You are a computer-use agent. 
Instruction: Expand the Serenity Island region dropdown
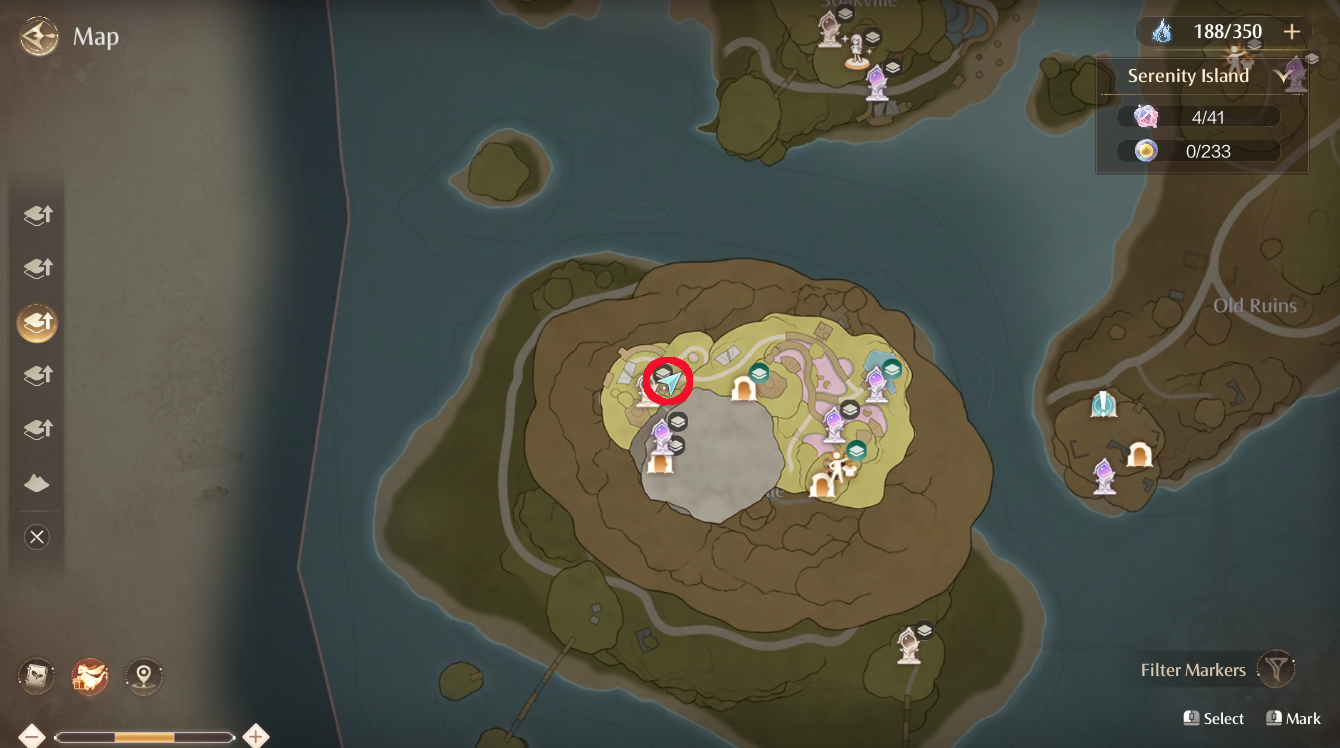(1286, 75)
